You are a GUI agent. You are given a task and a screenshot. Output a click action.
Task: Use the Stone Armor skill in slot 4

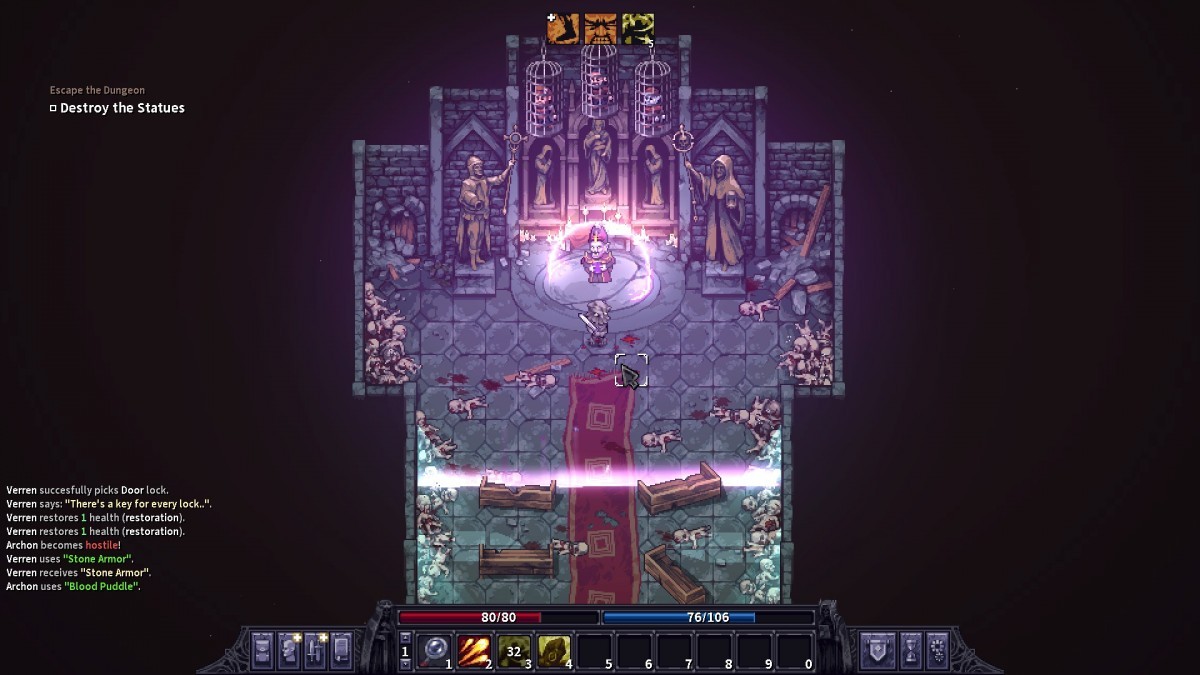click(554, 651)
